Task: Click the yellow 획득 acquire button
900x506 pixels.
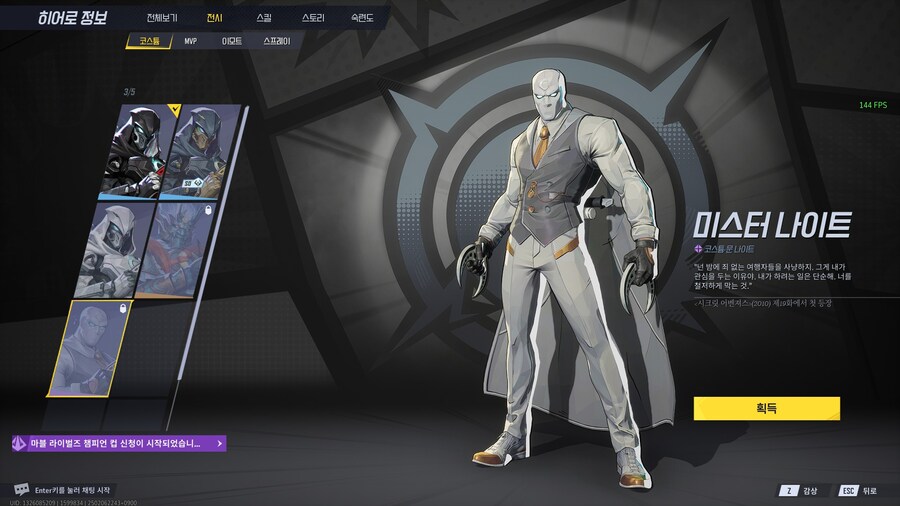Action: pos(766,408)
